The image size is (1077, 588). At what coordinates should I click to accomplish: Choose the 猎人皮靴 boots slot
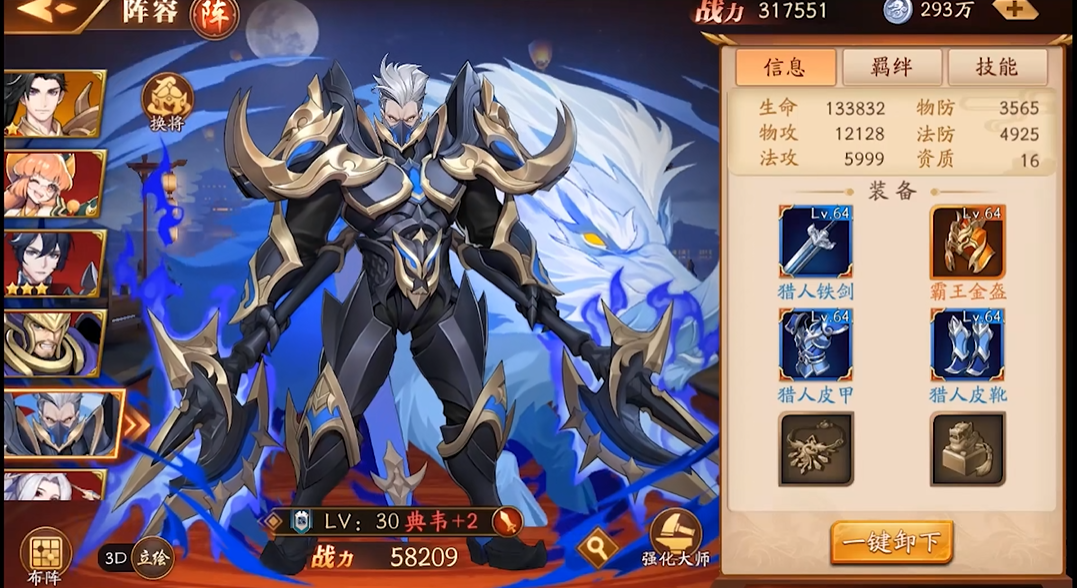click(x=967, y=344)
